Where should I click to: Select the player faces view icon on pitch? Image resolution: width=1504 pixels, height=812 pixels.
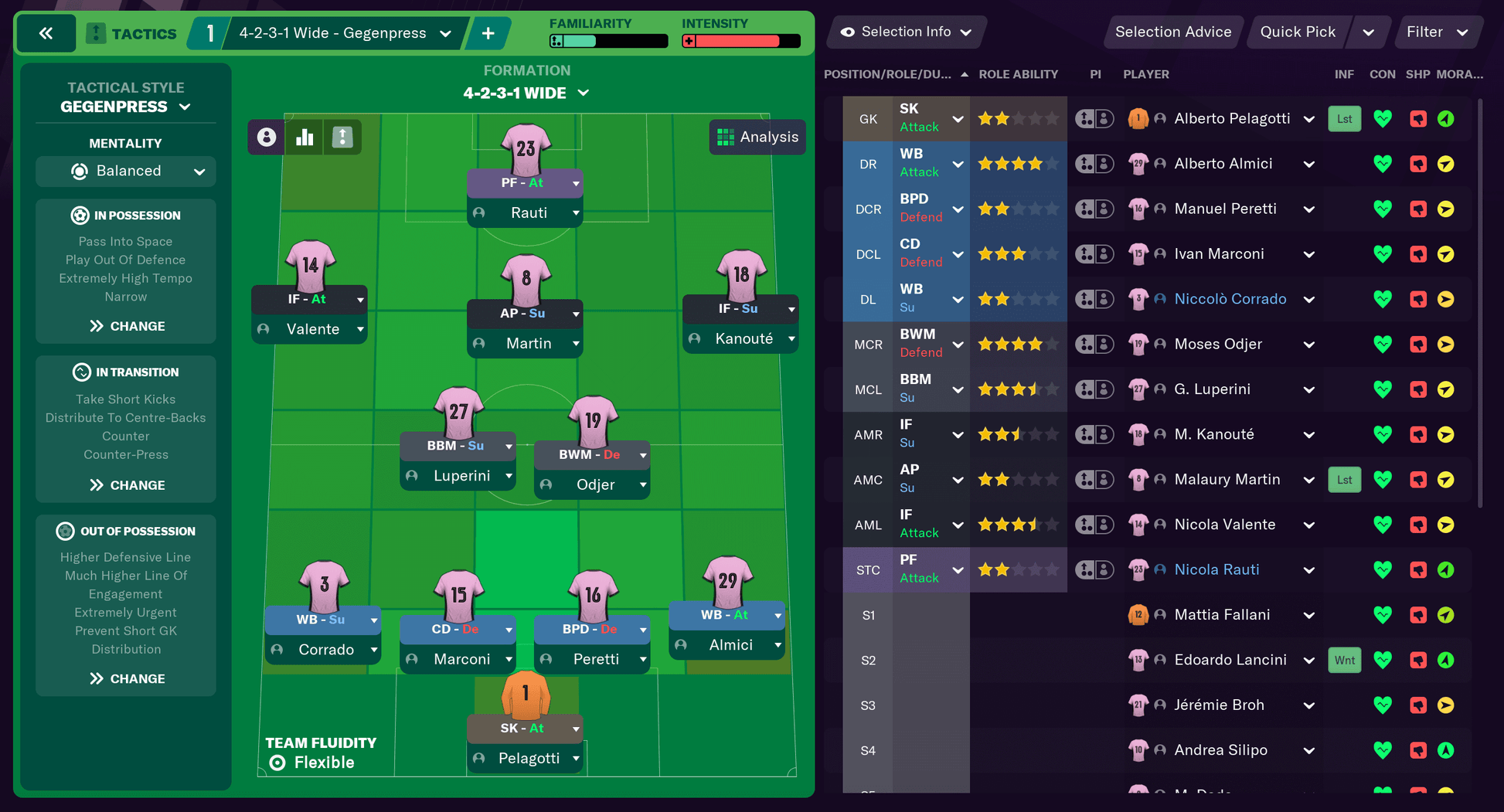click(x=266, y=137)
